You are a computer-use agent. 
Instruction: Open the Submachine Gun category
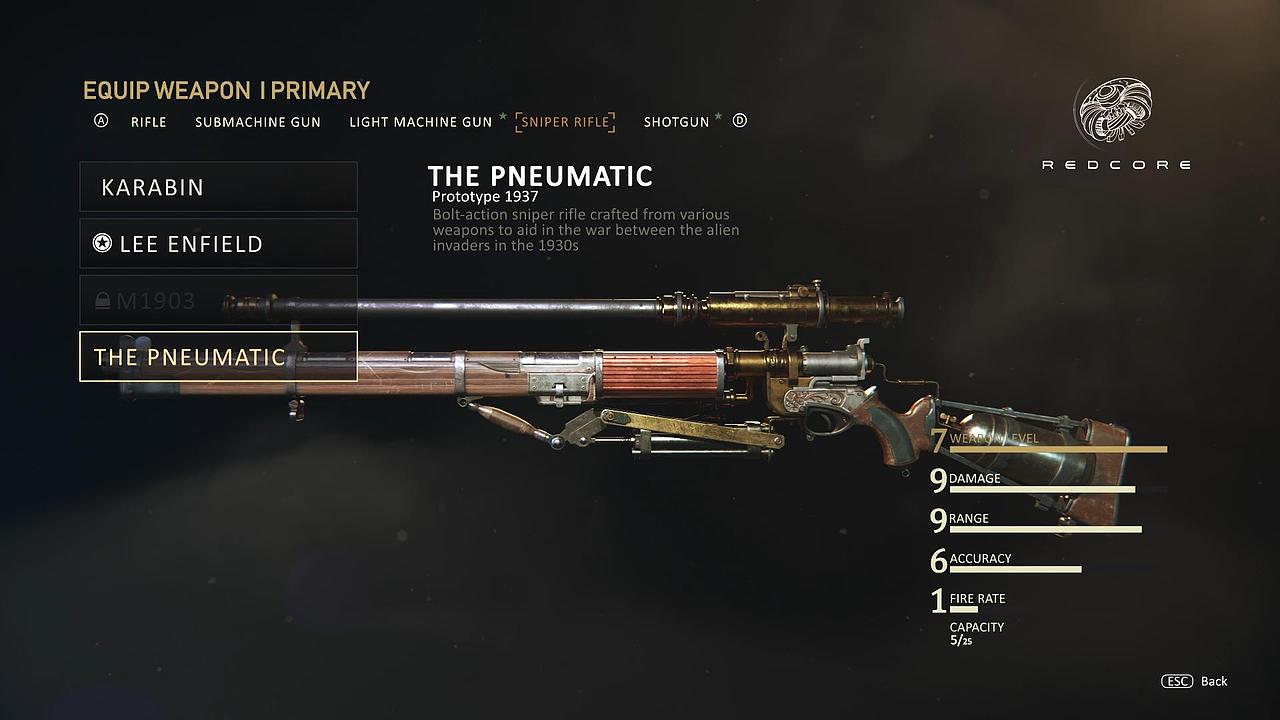258,122
